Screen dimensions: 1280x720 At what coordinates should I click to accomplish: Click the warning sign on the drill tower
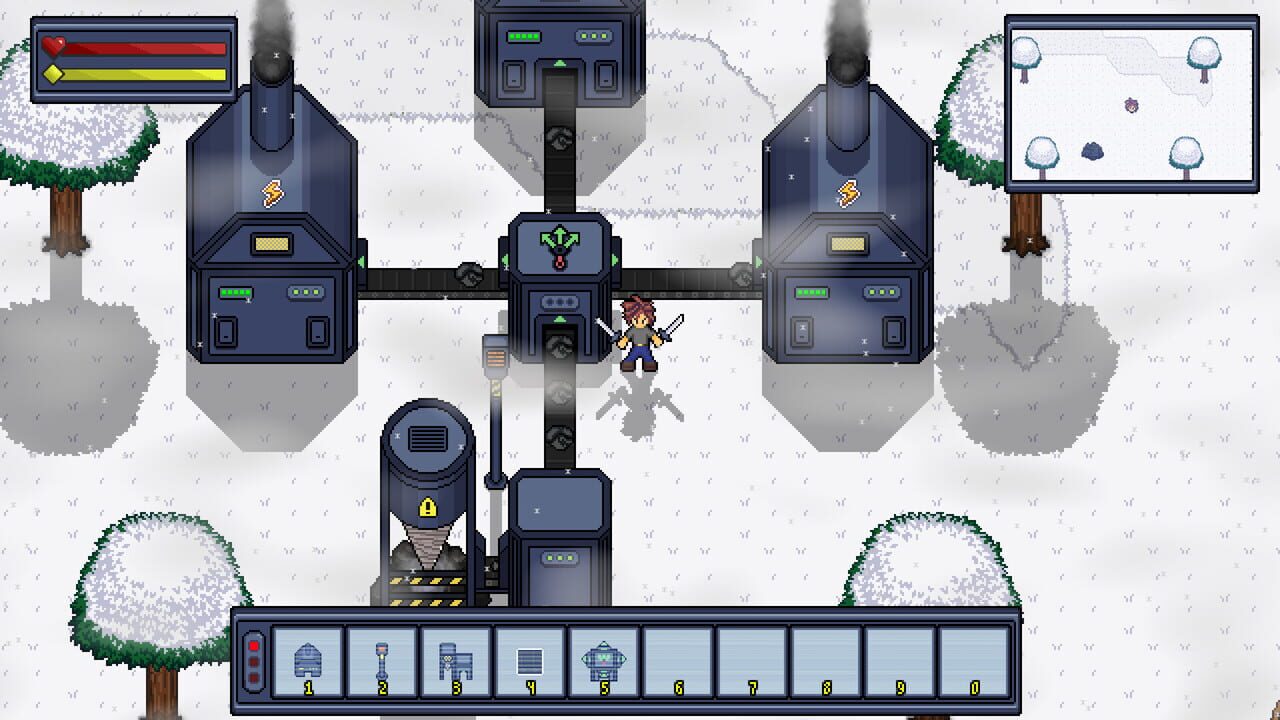coord(426,509)
